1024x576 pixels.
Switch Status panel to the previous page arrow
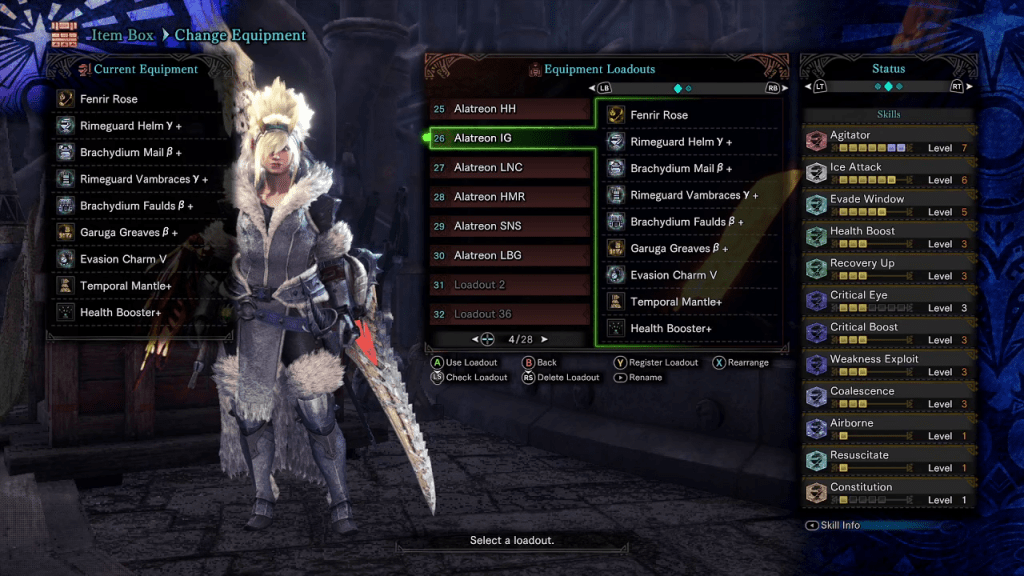coord(808,87)
